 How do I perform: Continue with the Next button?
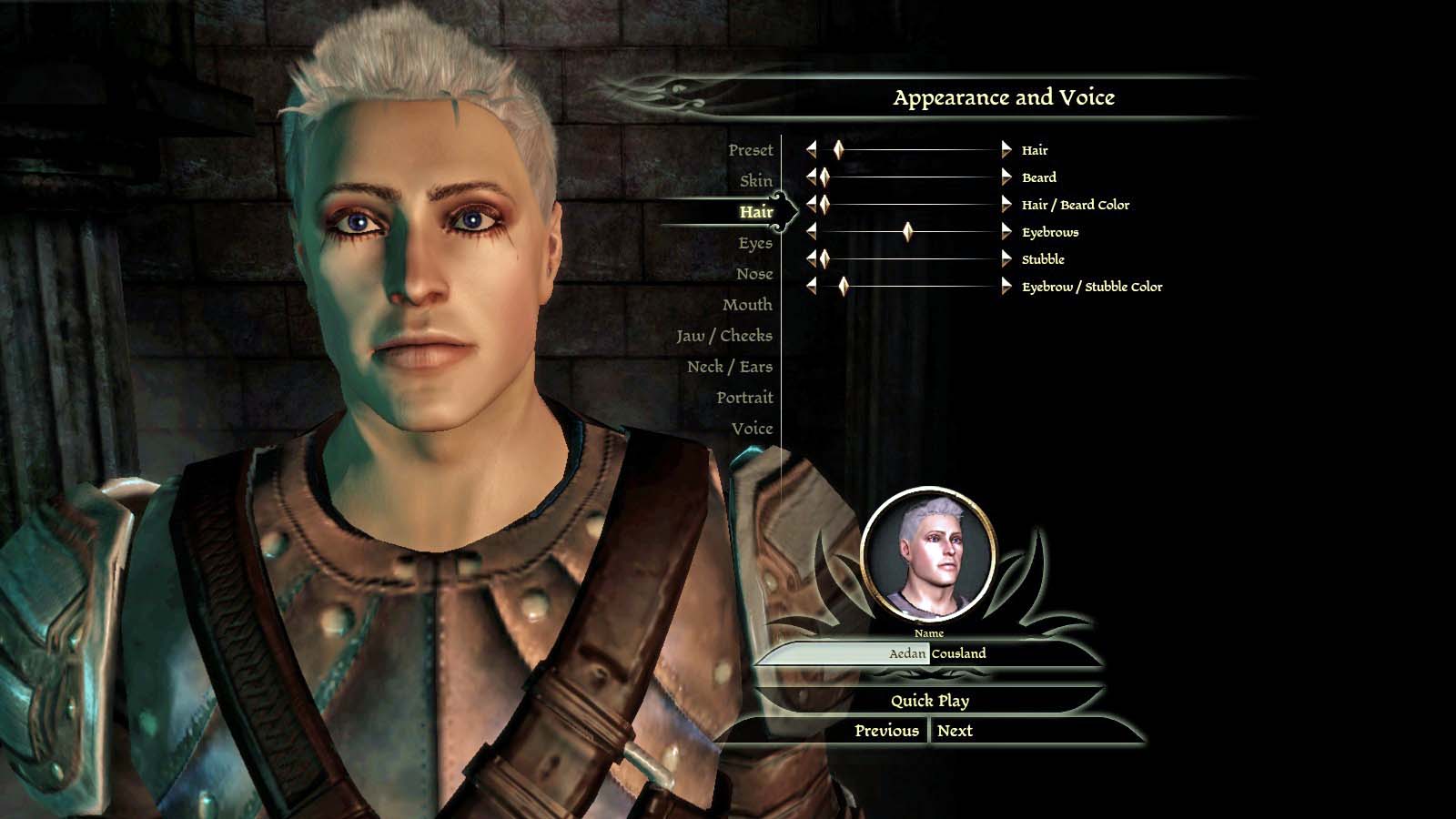(x=955, y=731)
